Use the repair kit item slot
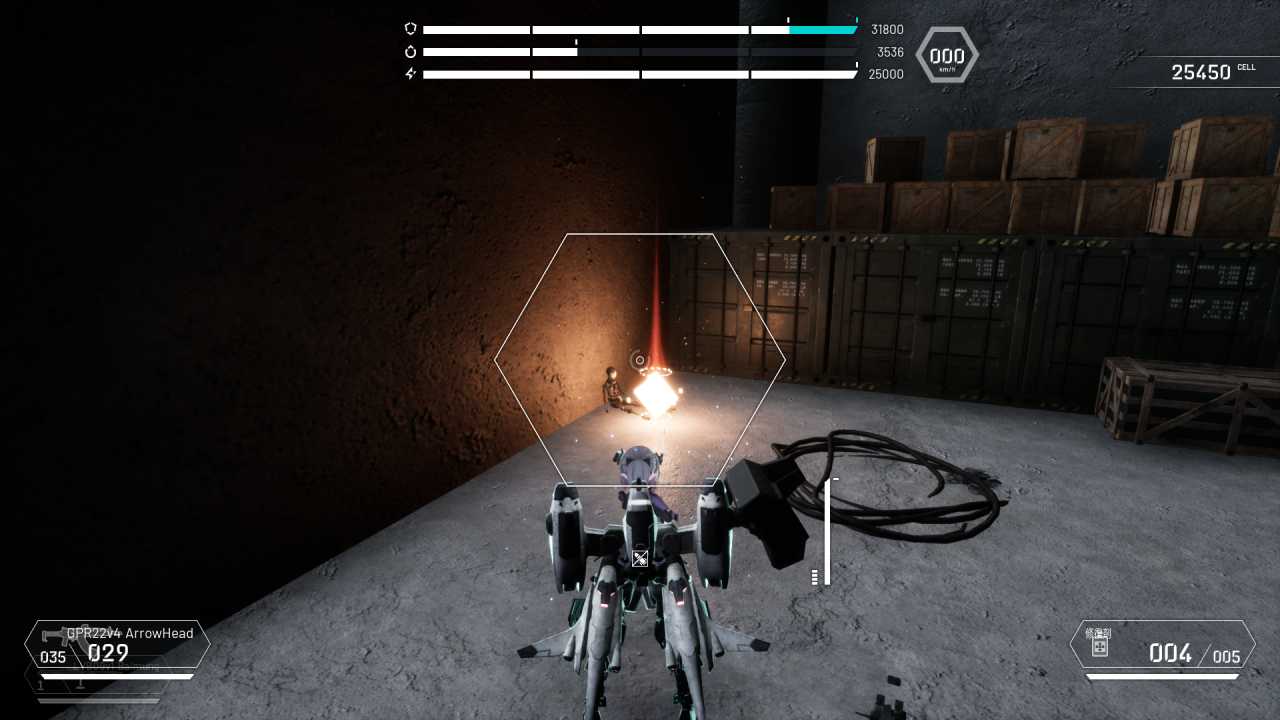The image size is (1280, 720). click(x=1162, y=646)
